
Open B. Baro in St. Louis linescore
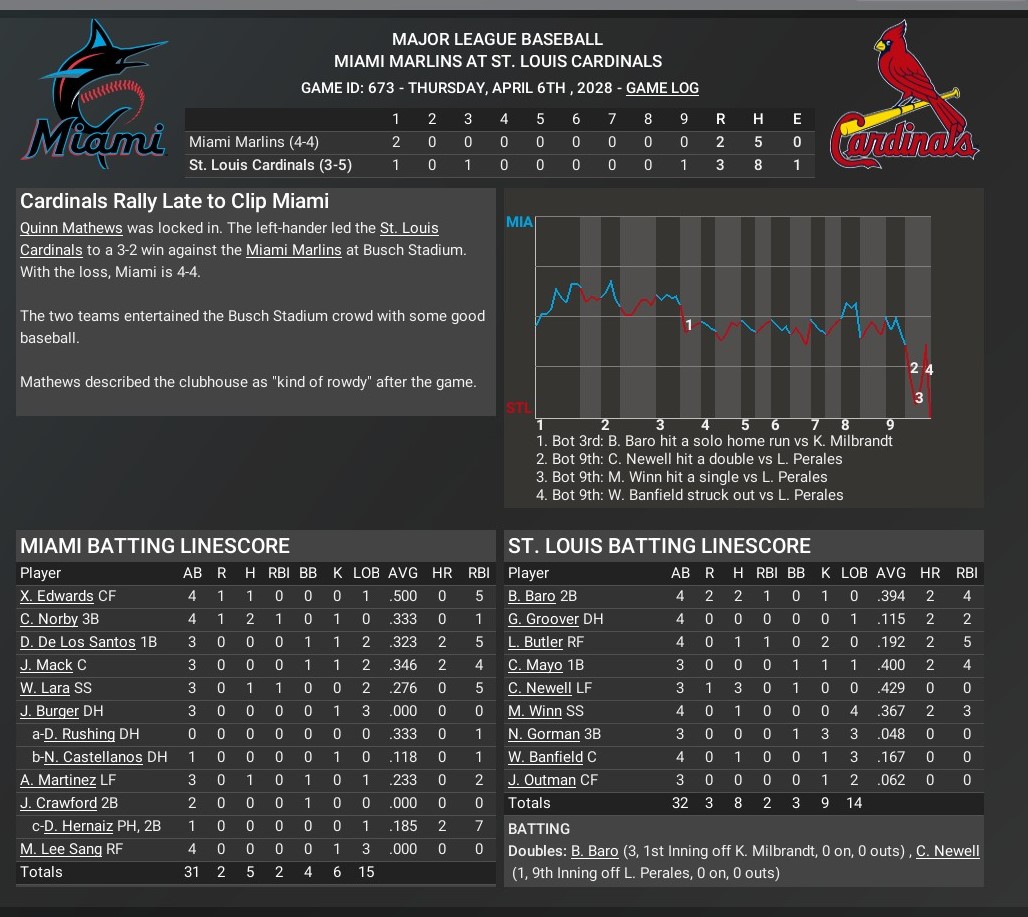coord(531,596)
